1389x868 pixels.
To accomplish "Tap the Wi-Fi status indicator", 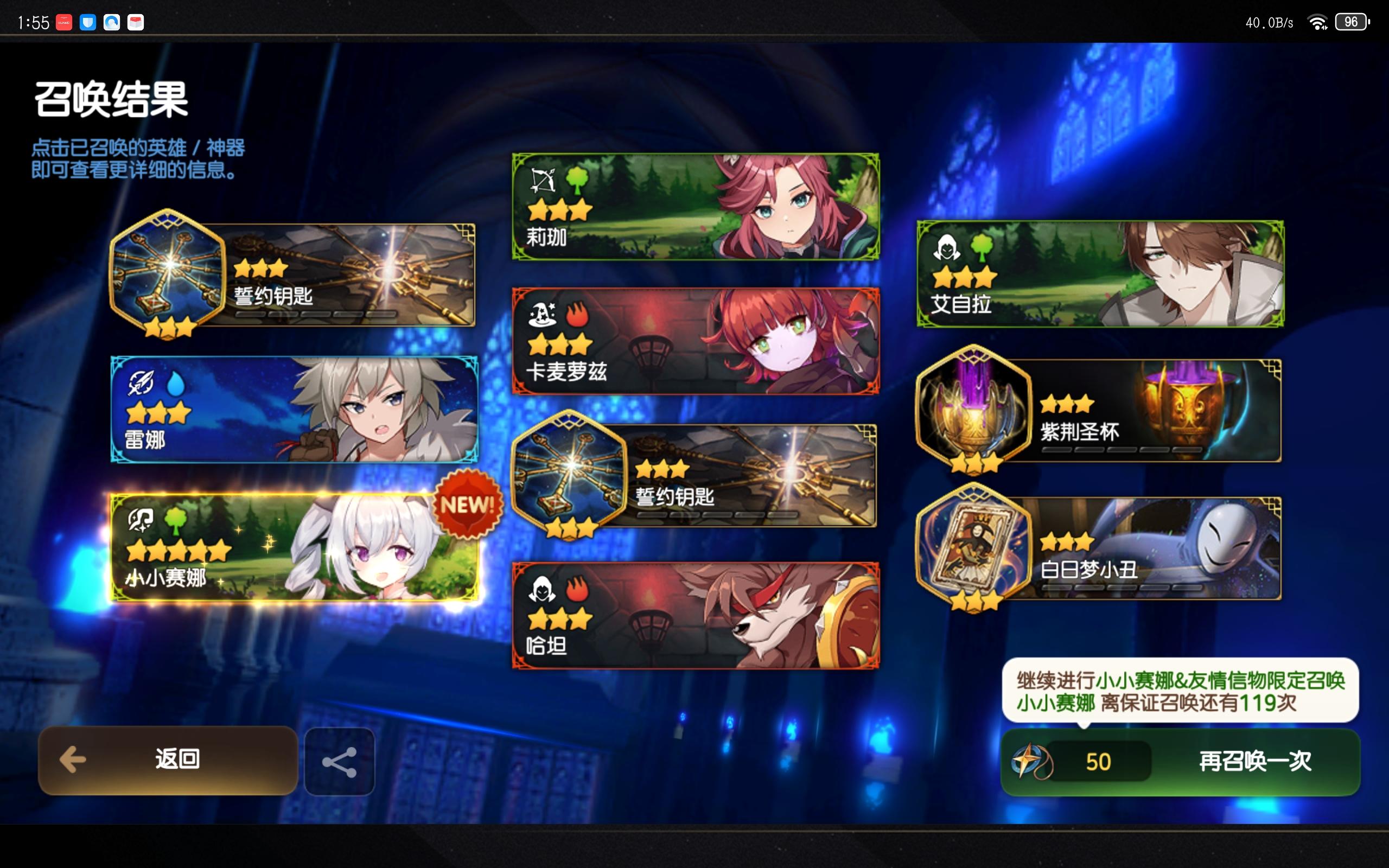I will 1317,22.
